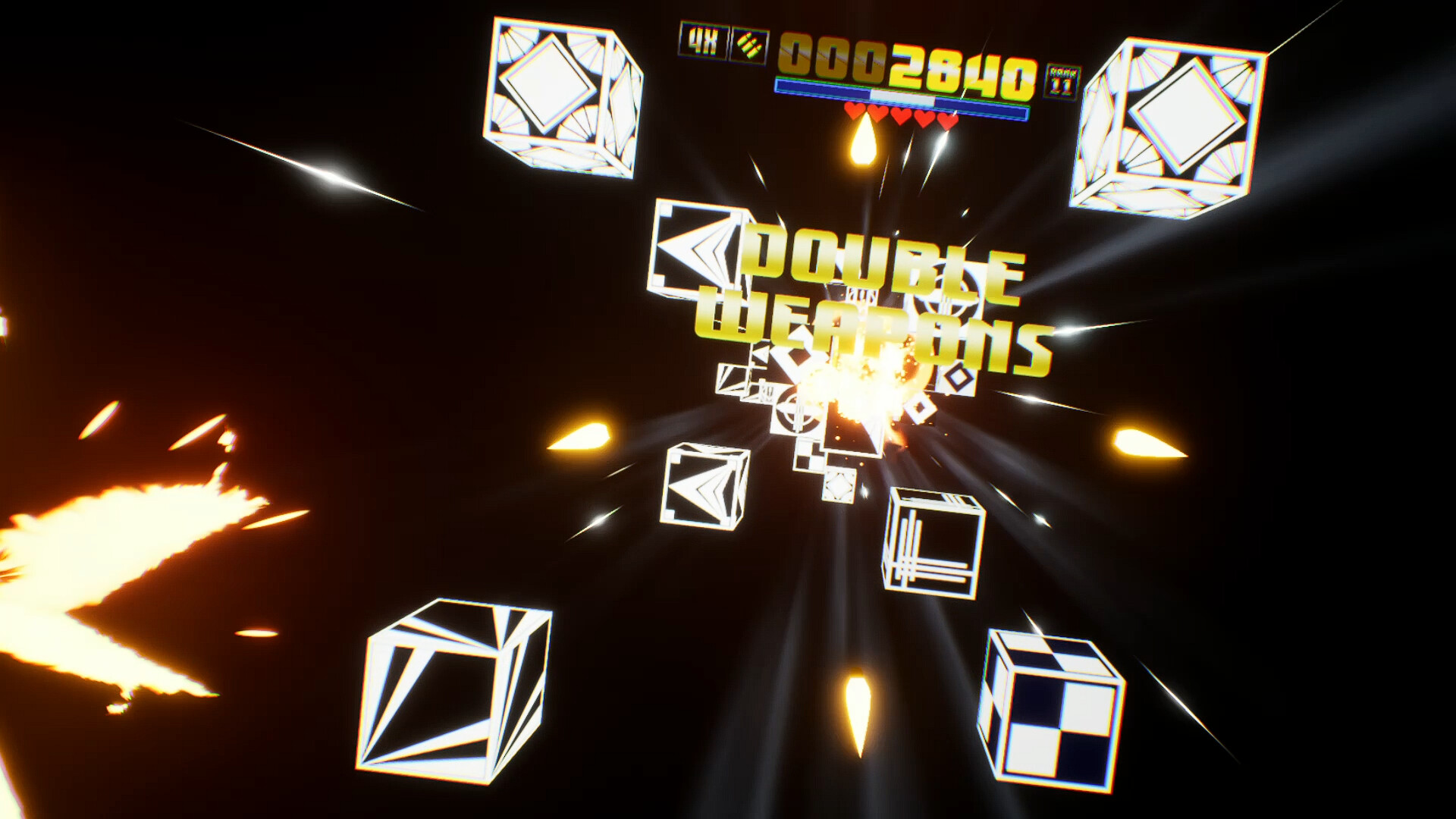Click the first heart in health row
The height and width of the screenshot is (819, 1456).
coord(855,112)
